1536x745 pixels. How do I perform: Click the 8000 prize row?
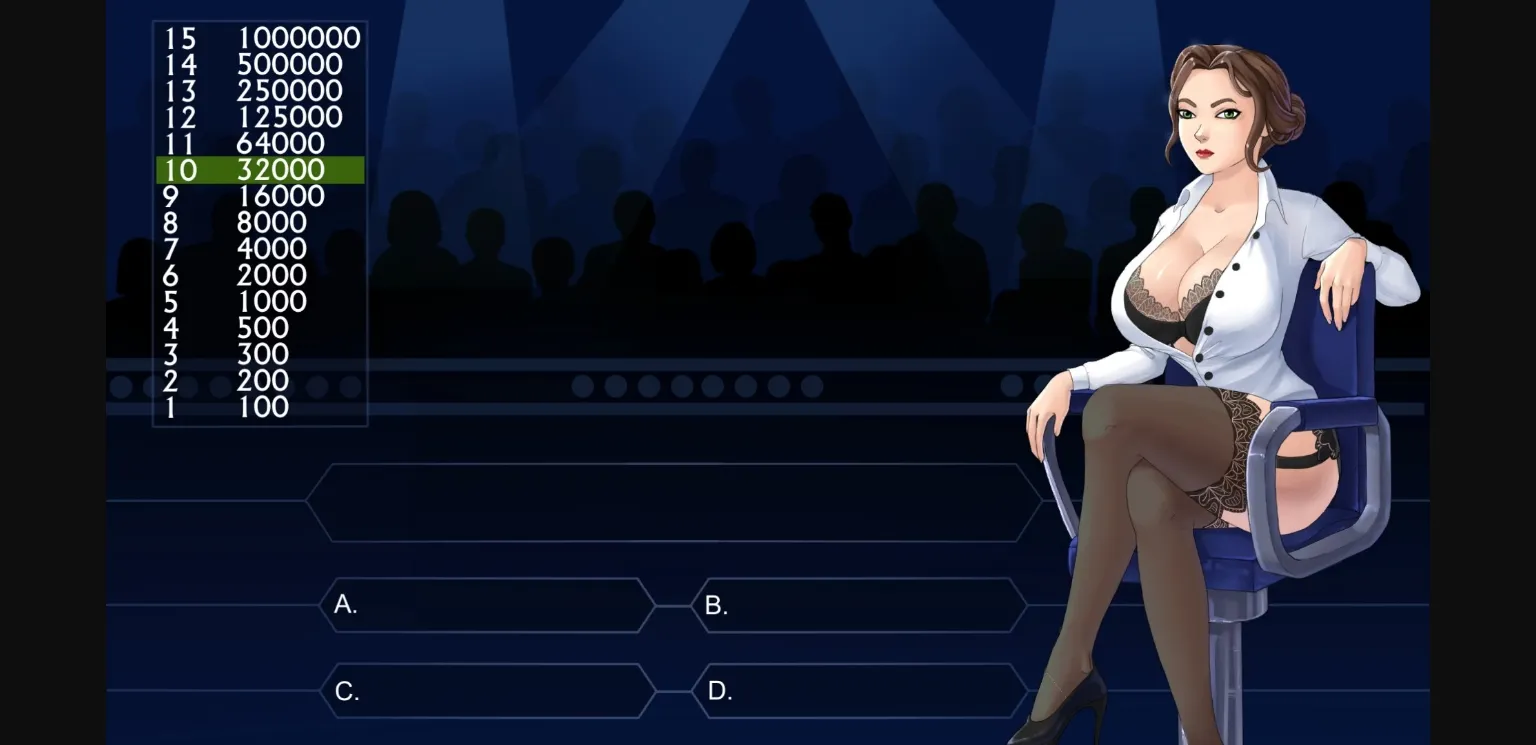click(258, 222)
